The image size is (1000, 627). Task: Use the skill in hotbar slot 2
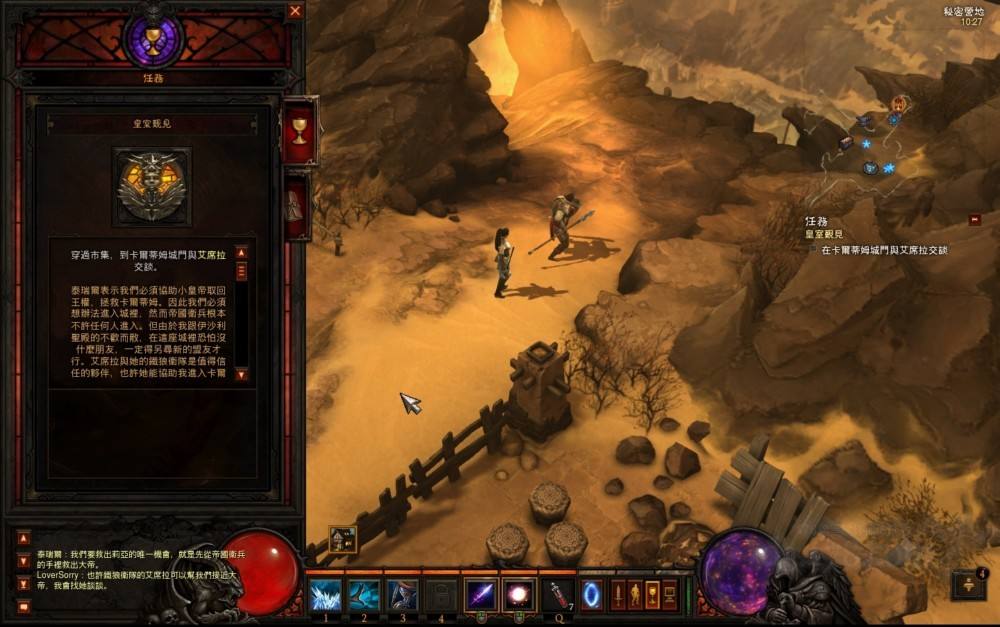pyautogui.click(x=363, y=595)
